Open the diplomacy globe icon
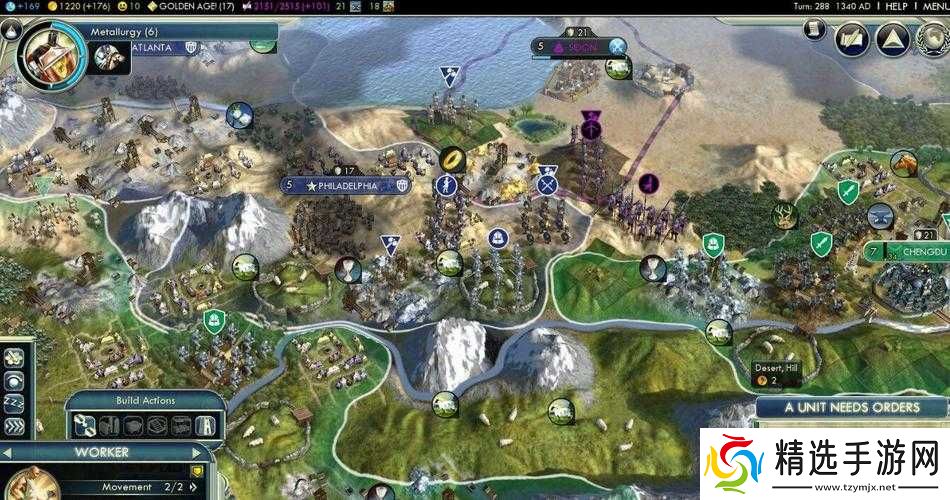The height and width of the screenshot is (500, 950). (x=930, y=40)
